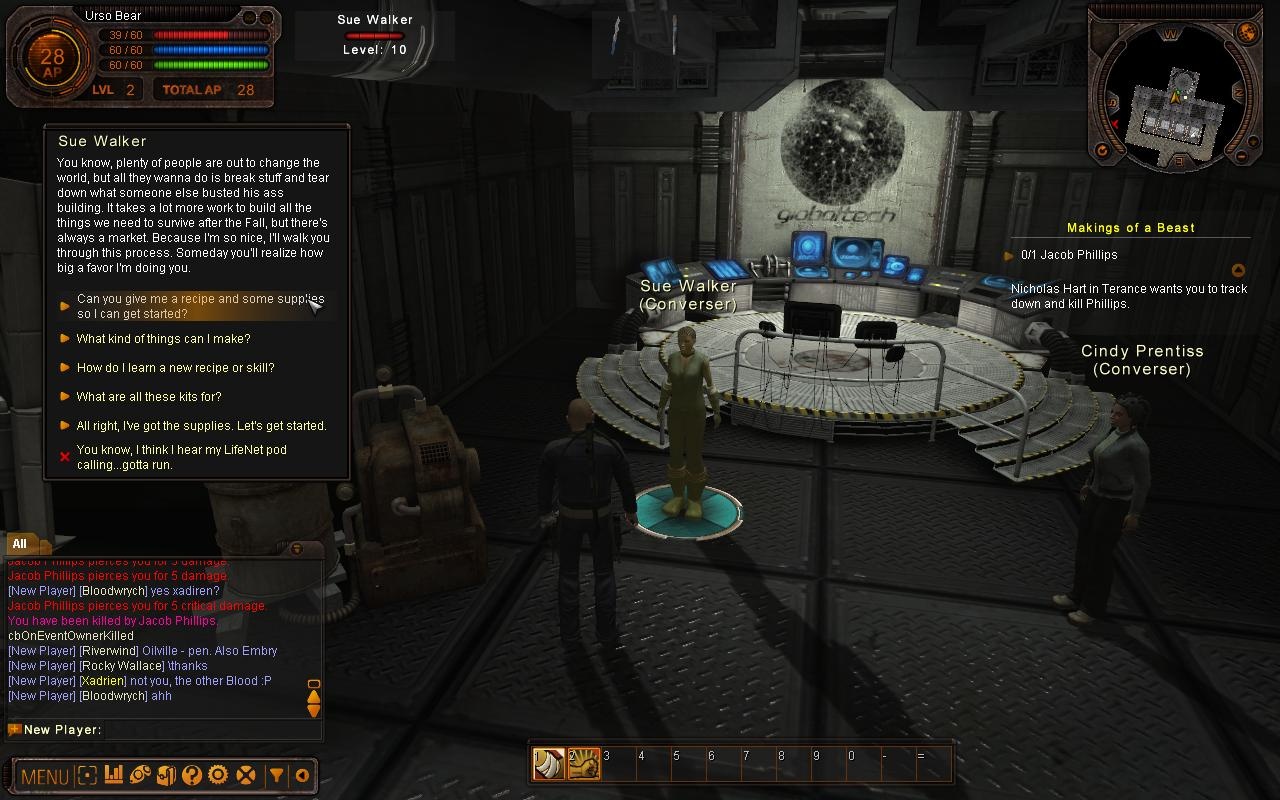Open the help question mark icon

point(192,775)
